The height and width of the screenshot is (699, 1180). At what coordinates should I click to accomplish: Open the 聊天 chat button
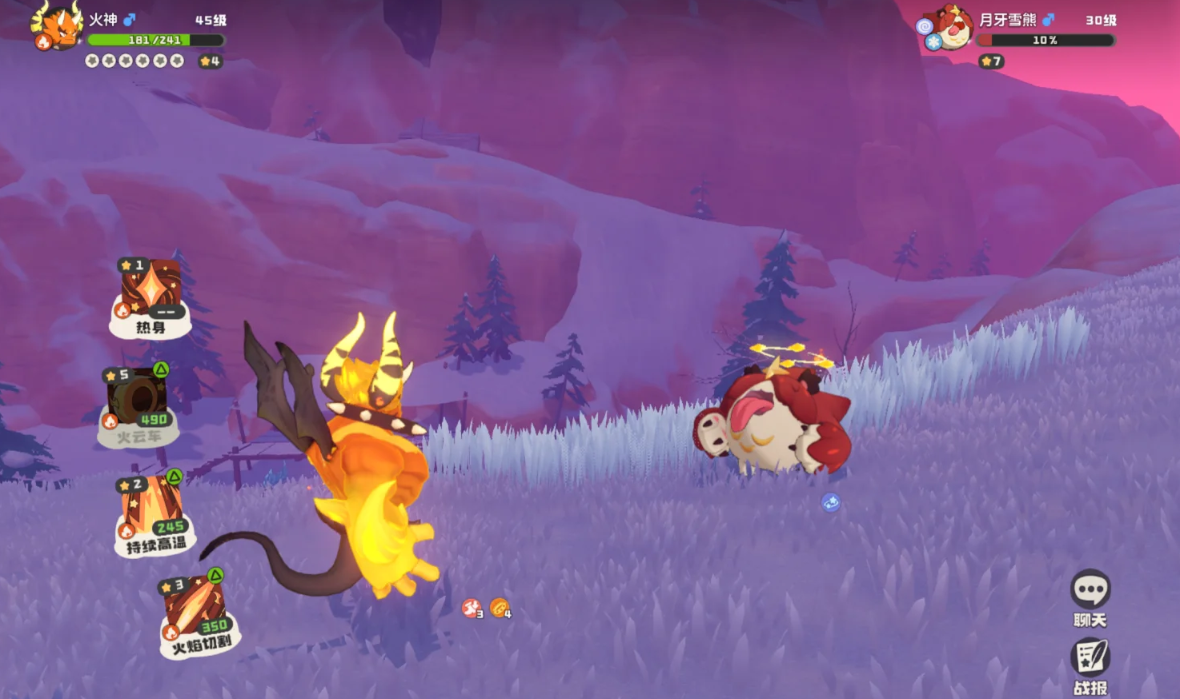tap(1090, 593)
